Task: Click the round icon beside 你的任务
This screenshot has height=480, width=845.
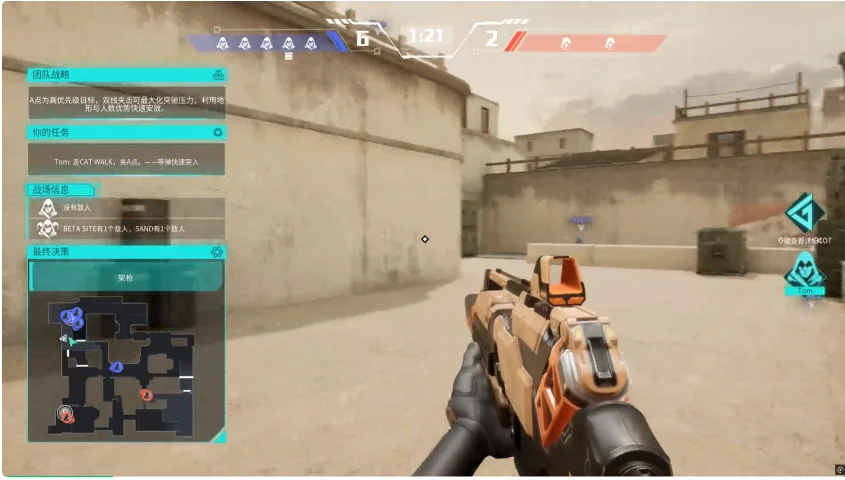Action: [218, 132]
